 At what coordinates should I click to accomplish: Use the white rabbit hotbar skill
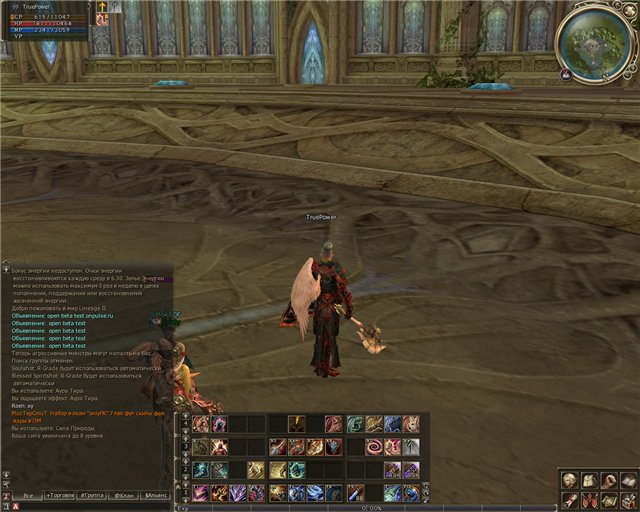pyautogui.click(x=410, y=424)
